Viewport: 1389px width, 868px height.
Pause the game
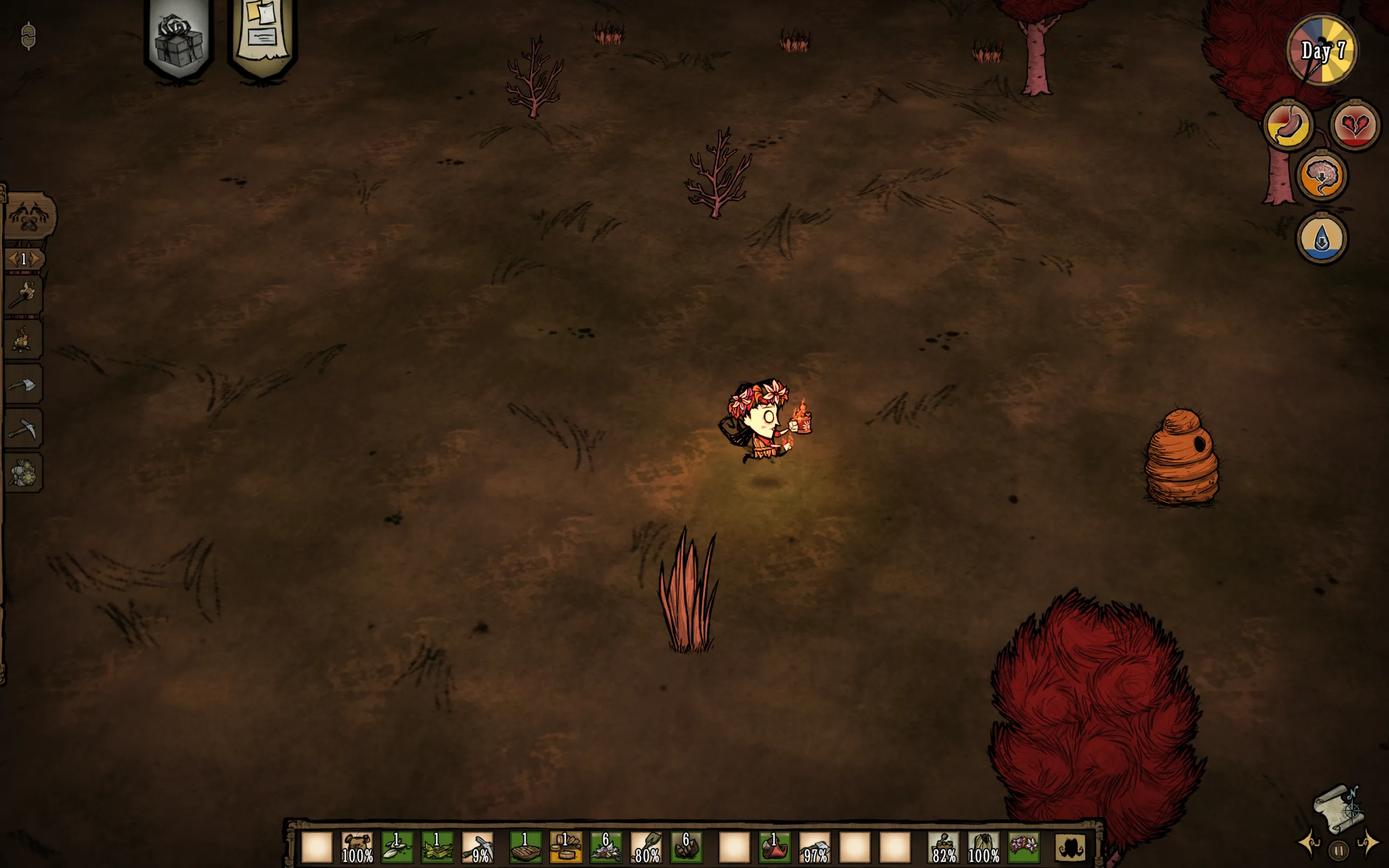(1339, 850)
